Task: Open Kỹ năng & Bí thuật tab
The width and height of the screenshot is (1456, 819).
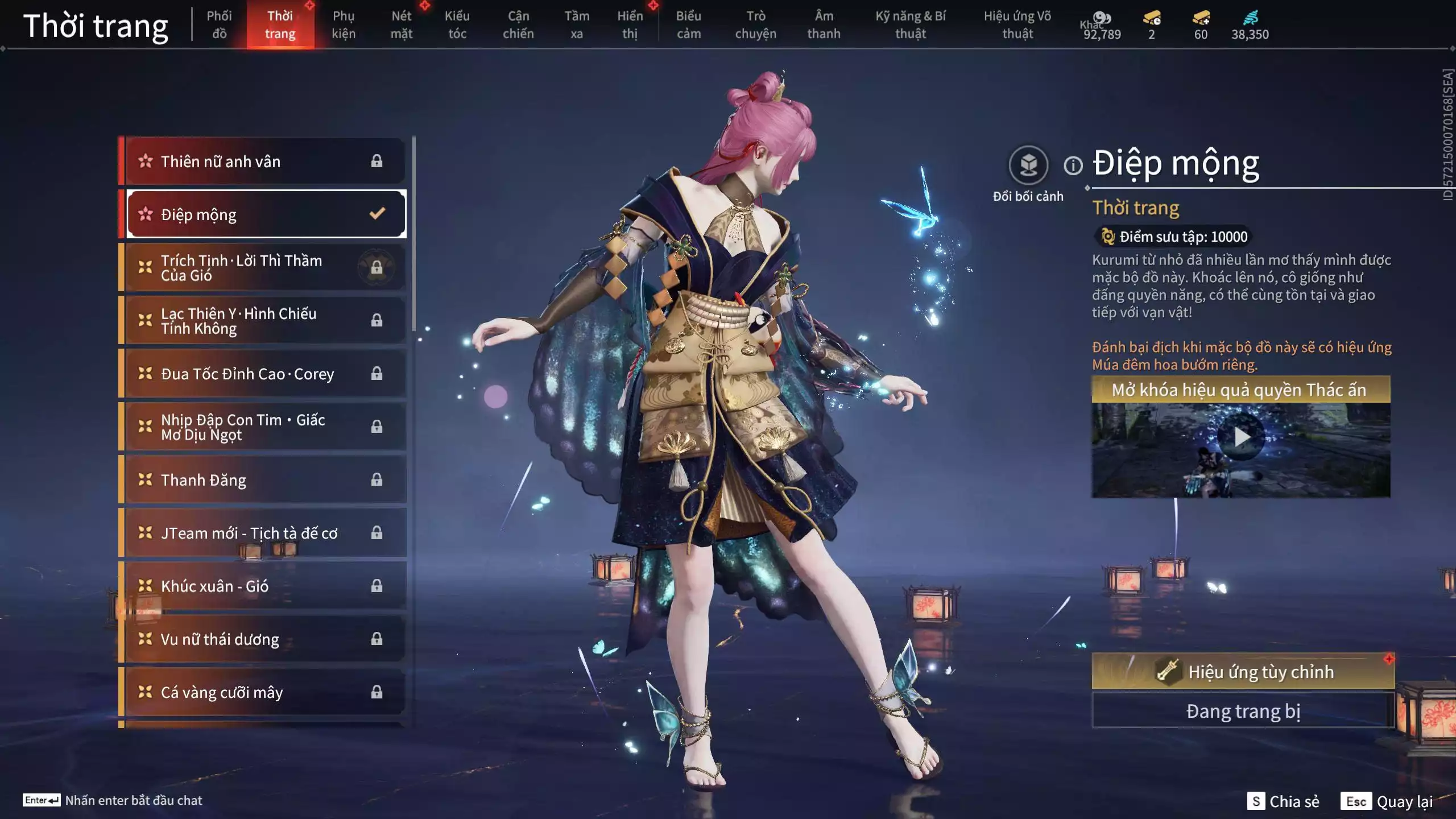Action: (x=910, y=24)
